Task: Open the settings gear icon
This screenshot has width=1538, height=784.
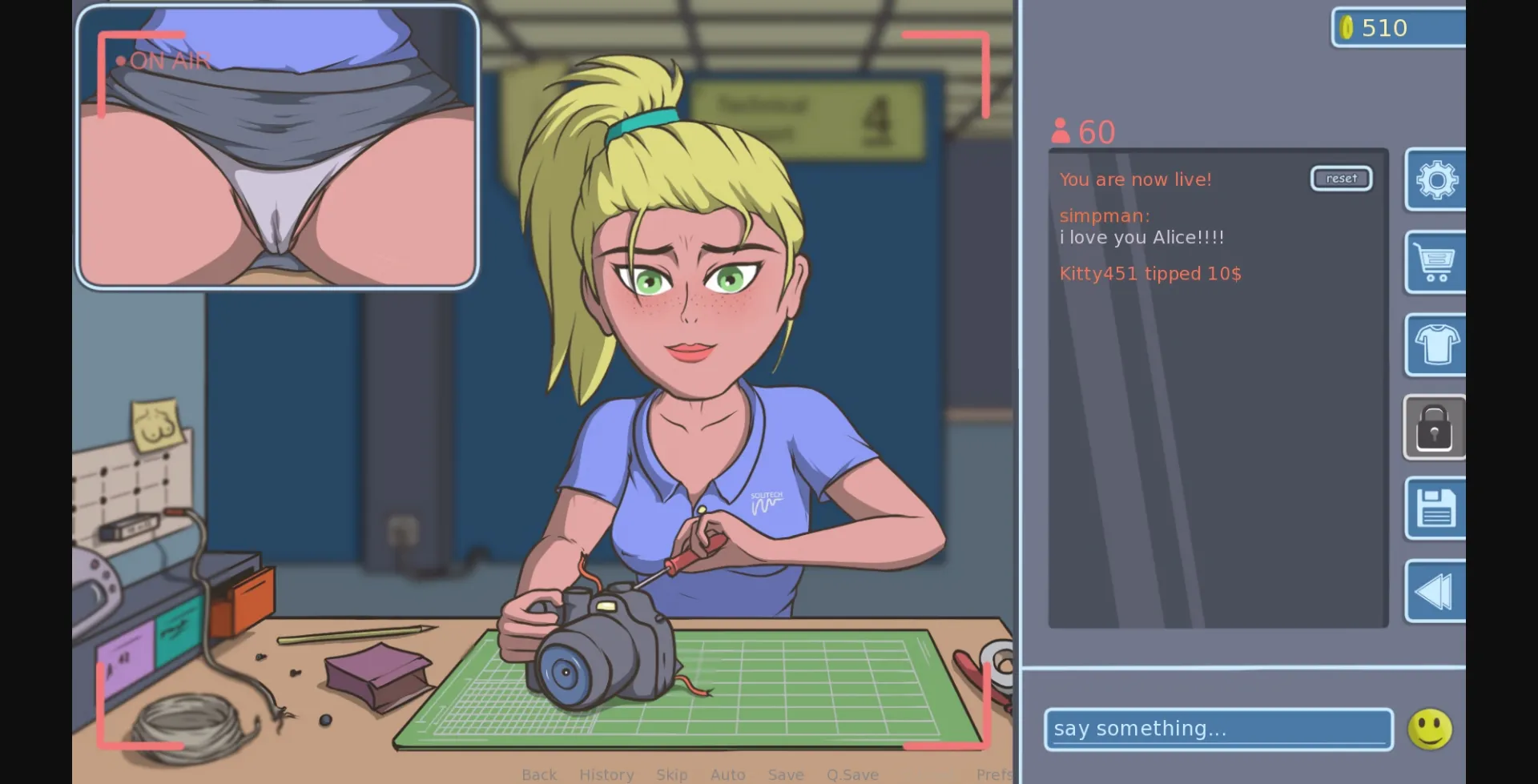Action: click(1436, 180)
